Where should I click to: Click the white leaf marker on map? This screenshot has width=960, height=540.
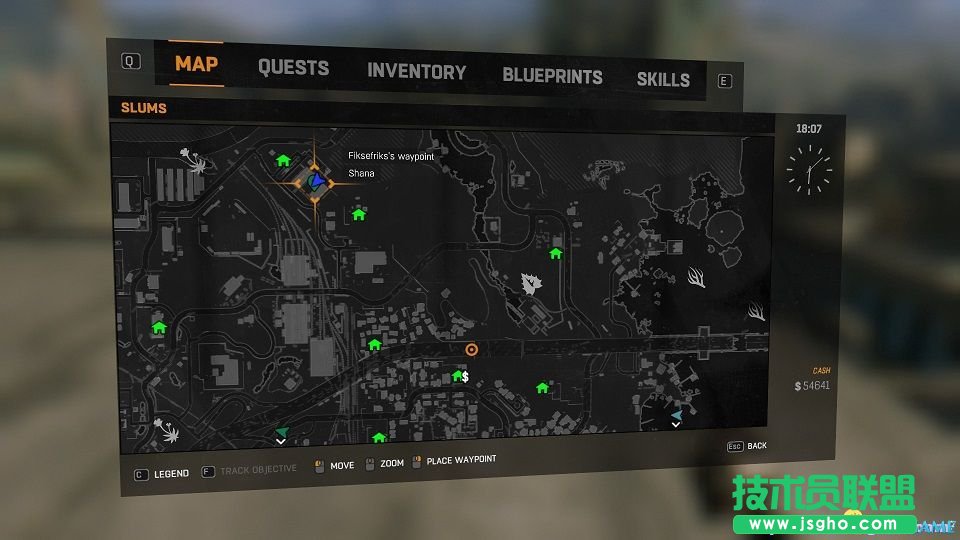(529, 284)
